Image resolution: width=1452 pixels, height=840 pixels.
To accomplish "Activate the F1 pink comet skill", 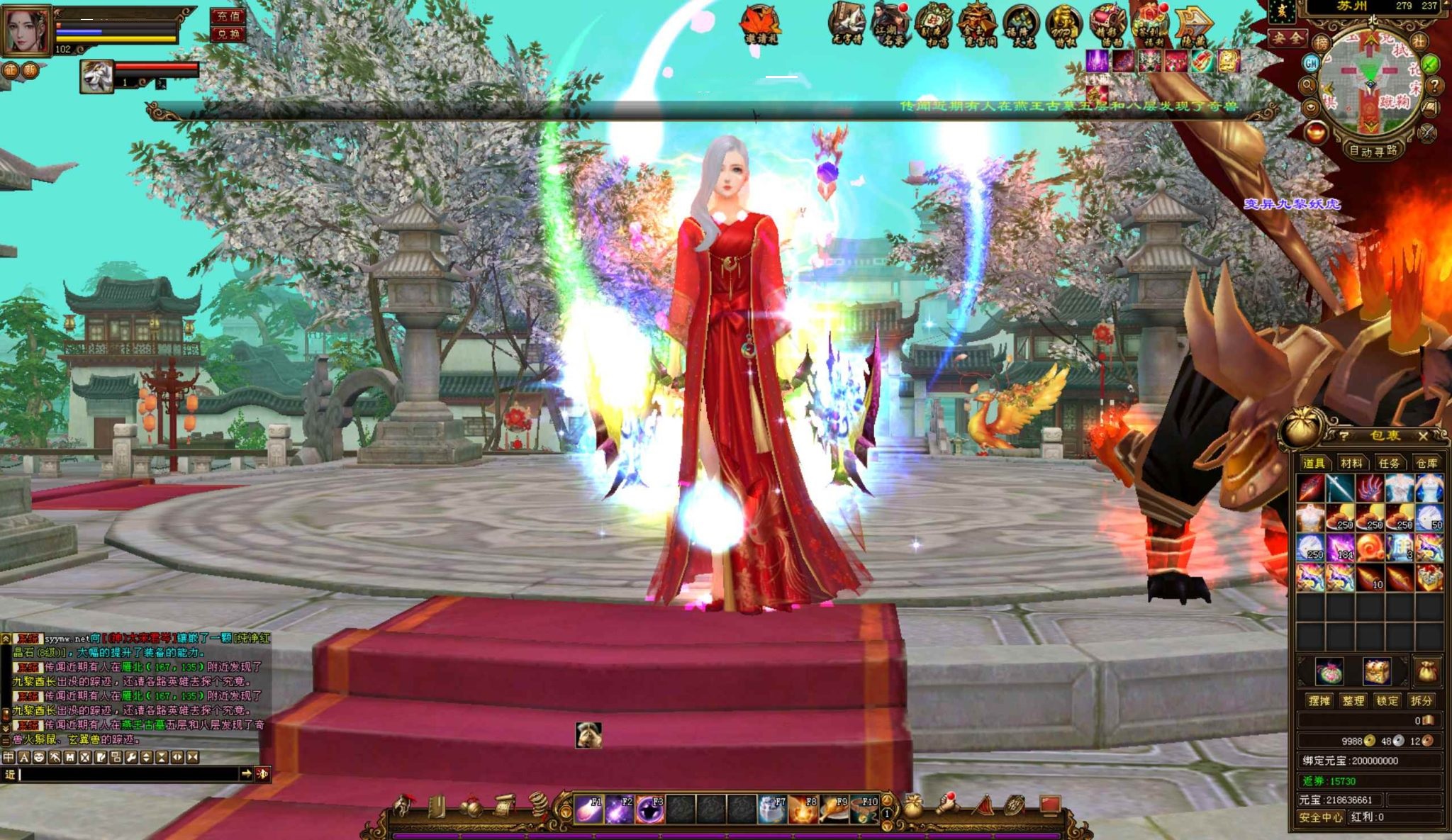I will (588, 810).
